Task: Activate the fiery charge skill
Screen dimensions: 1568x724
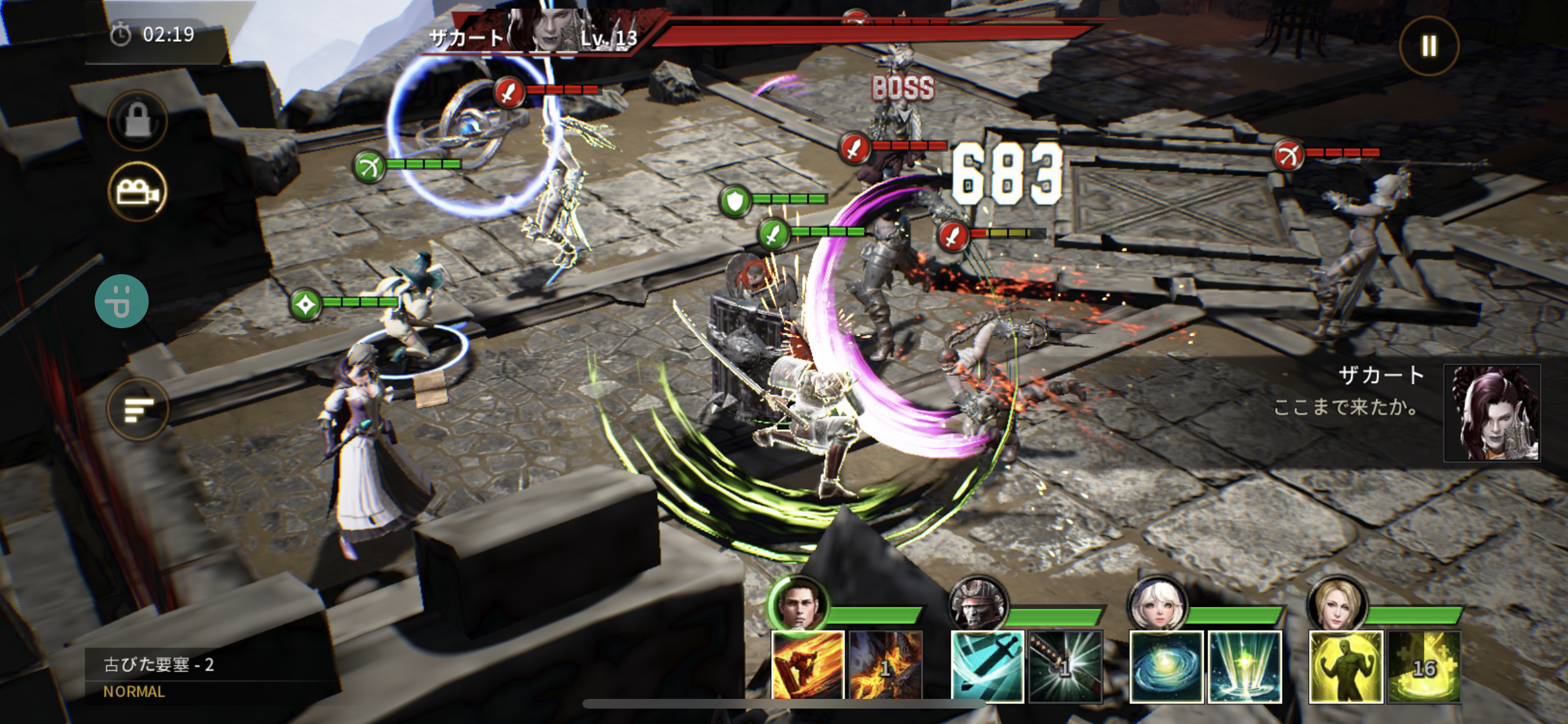Action: click(x=808, y=665)
